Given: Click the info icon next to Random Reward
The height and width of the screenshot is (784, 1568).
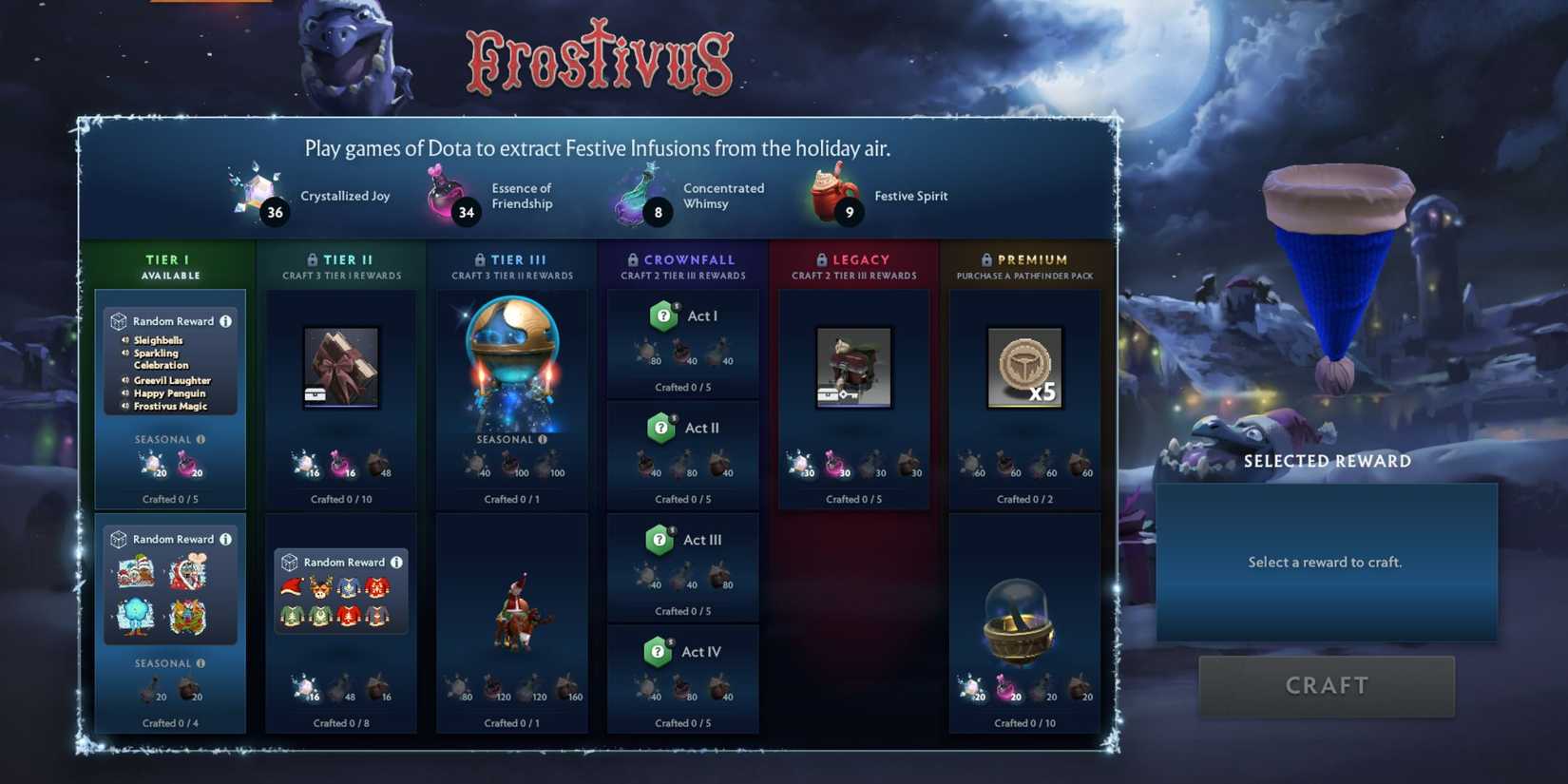Looking at the screenshot, I should point(226,321).
